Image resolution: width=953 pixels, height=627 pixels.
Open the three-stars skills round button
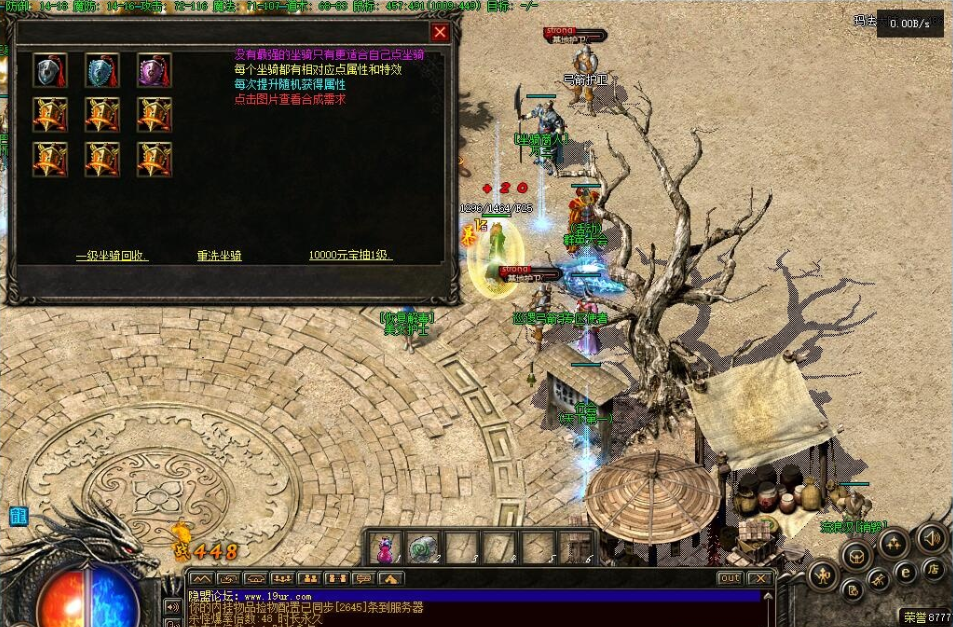point(892,542)
